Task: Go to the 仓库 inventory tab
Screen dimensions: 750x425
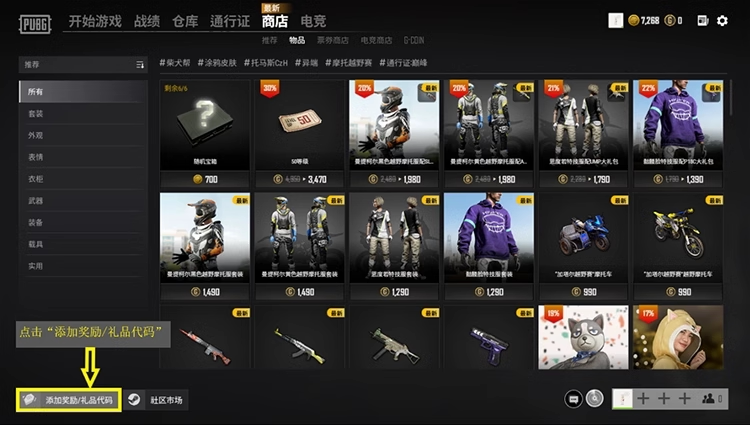Action: pyautogui.click(x=185, y=21)
